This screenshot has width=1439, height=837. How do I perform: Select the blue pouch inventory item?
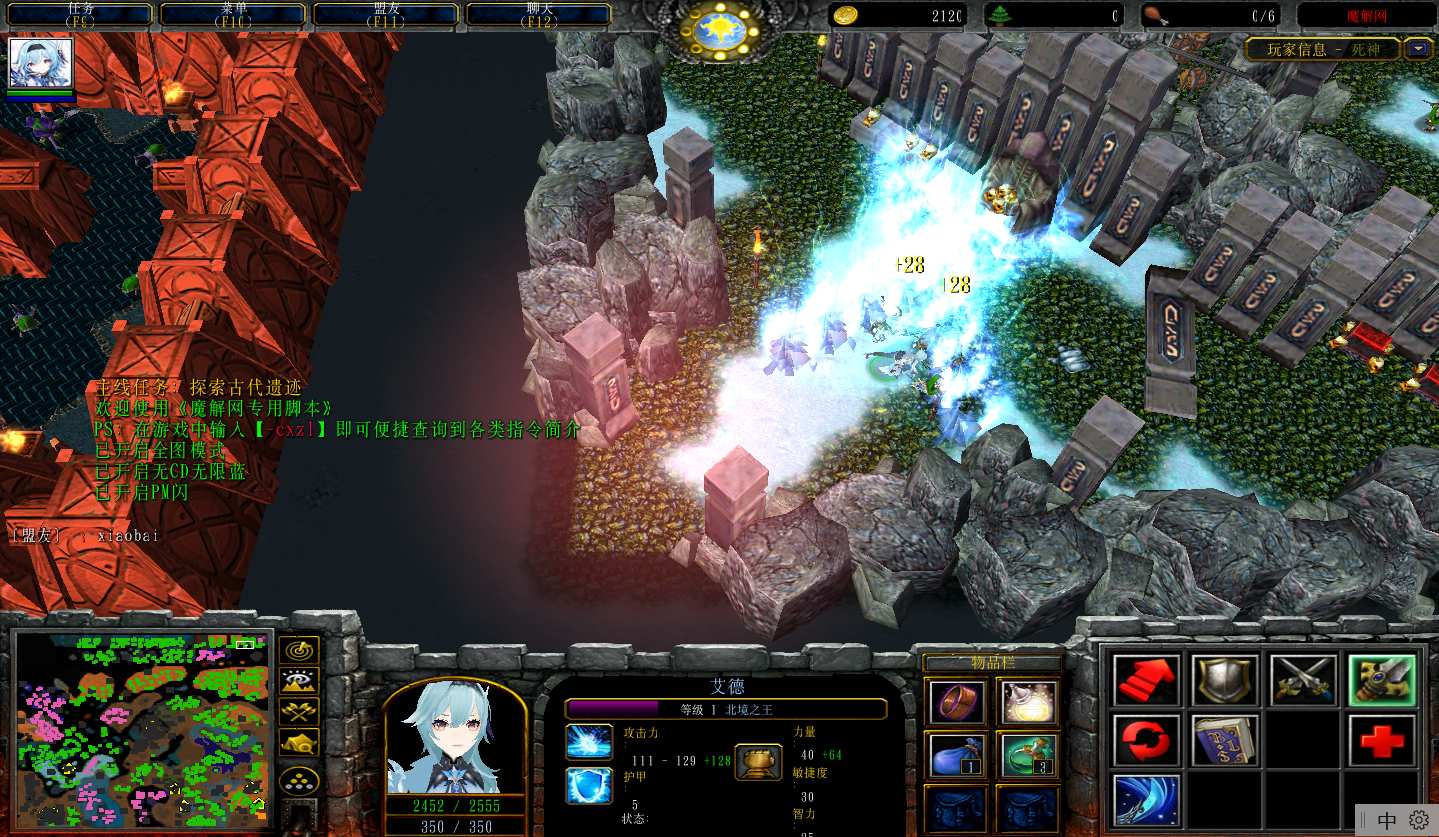(956, 754)
